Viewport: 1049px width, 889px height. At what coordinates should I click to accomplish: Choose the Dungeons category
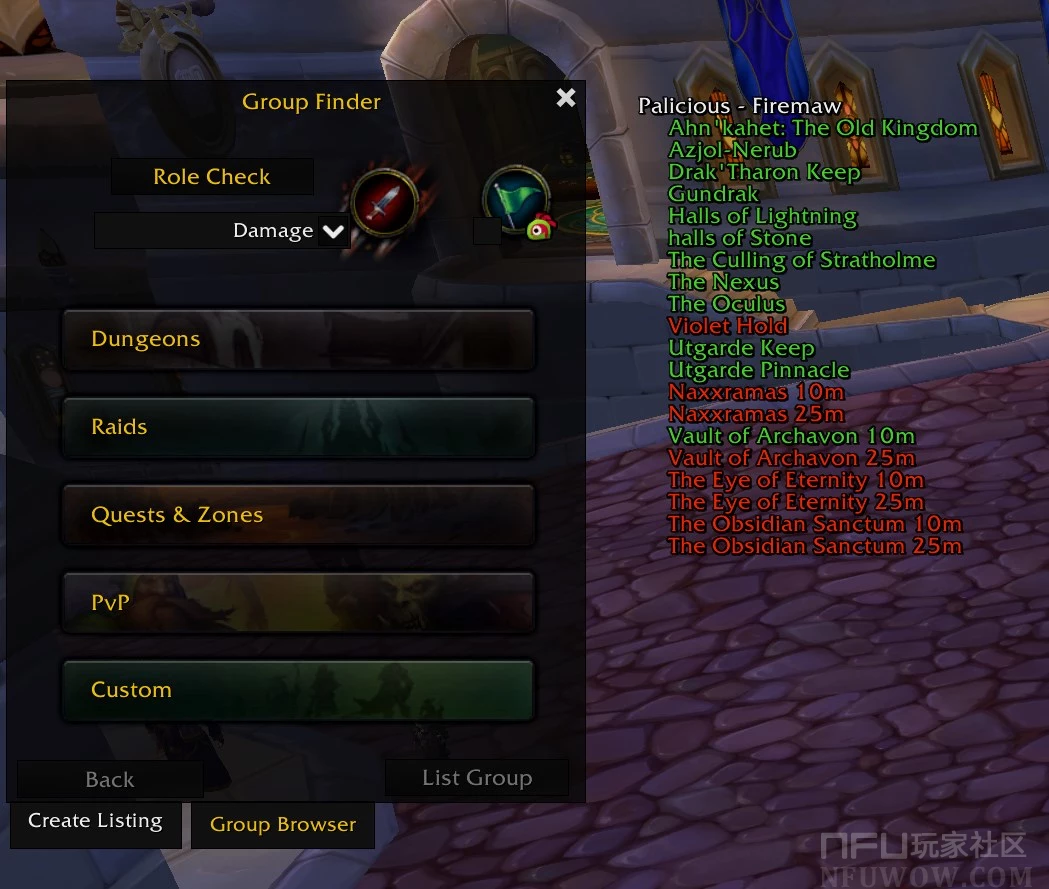(x=298, y=339)
